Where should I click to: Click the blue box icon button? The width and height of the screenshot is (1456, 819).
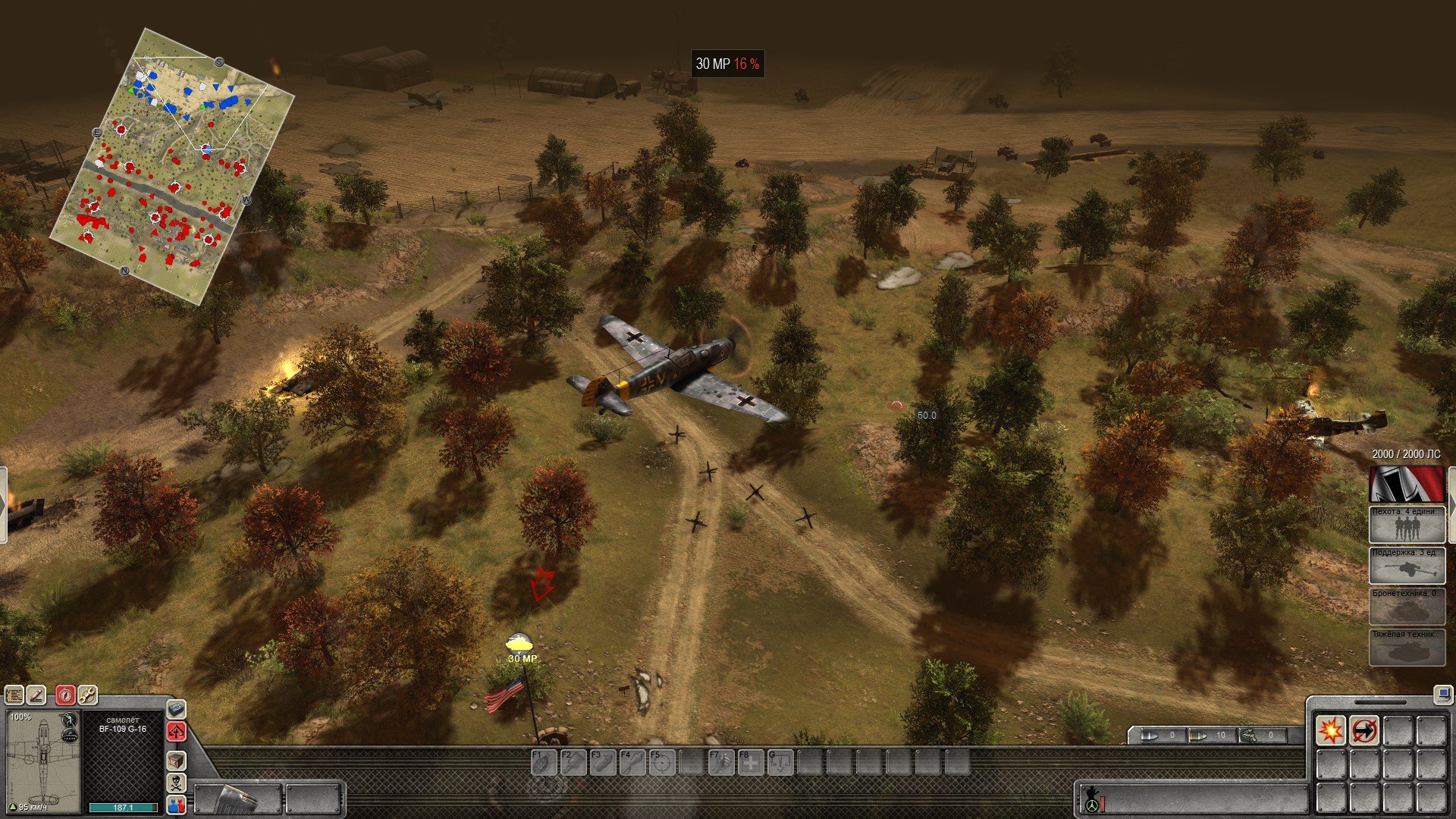click(176, 710)
